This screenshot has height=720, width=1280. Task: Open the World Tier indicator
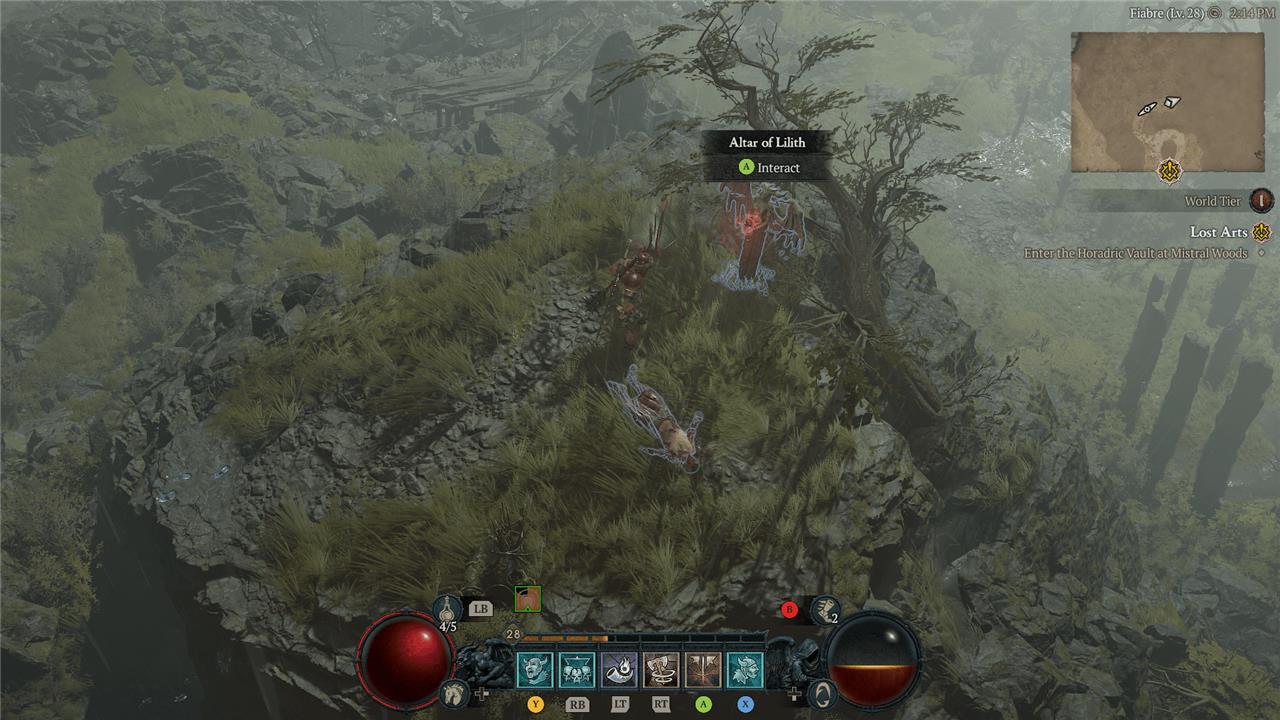1262,200
